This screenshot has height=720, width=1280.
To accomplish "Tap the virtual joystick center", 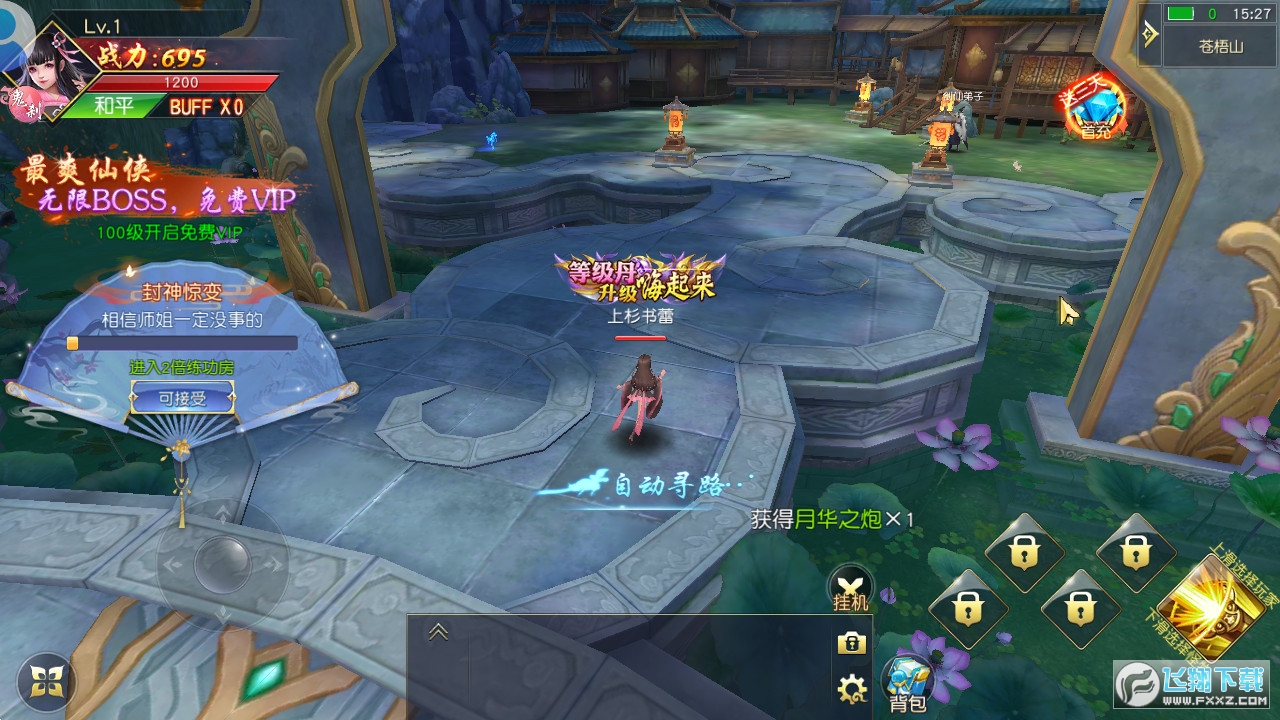I will 222,565.
